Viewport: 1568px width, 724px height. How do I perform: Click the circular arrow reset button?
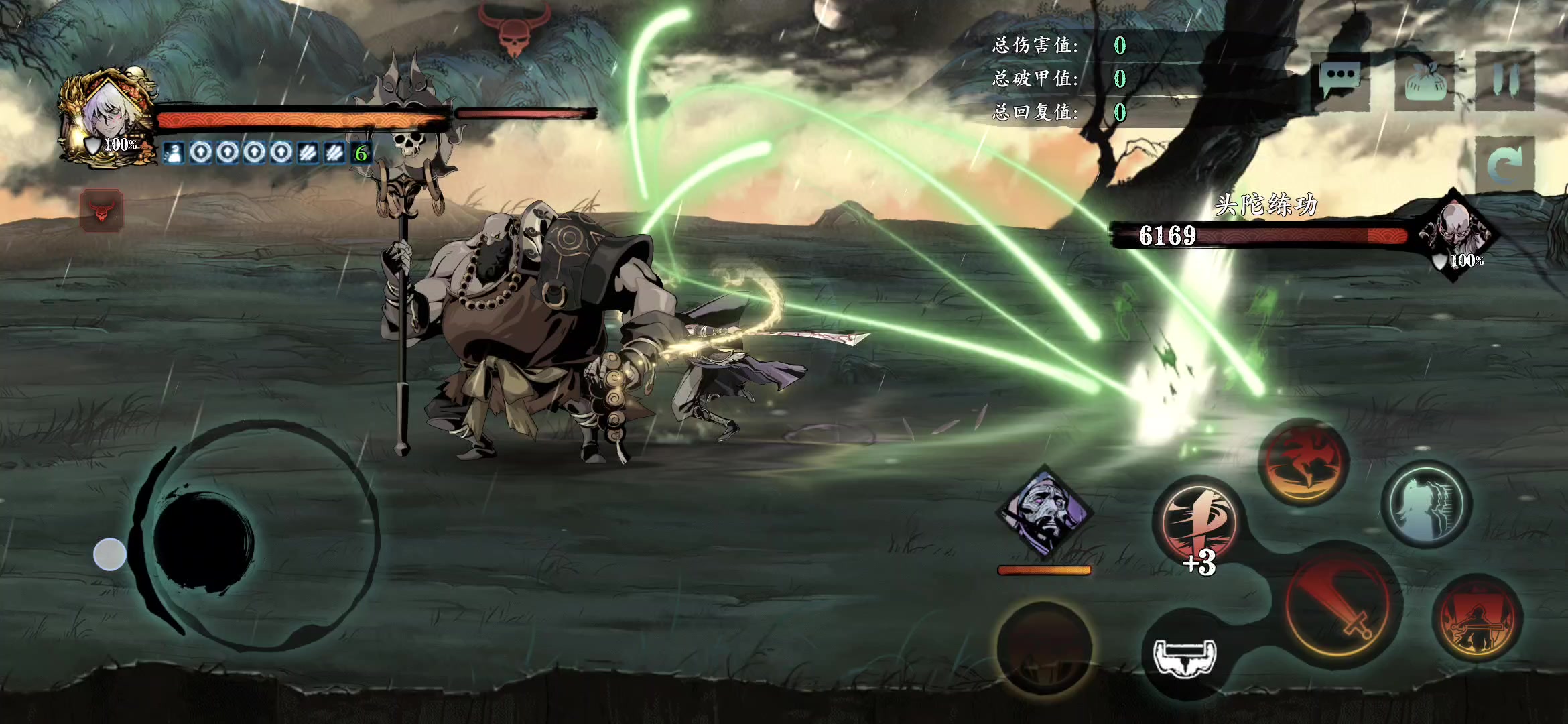coord(1505,164)
